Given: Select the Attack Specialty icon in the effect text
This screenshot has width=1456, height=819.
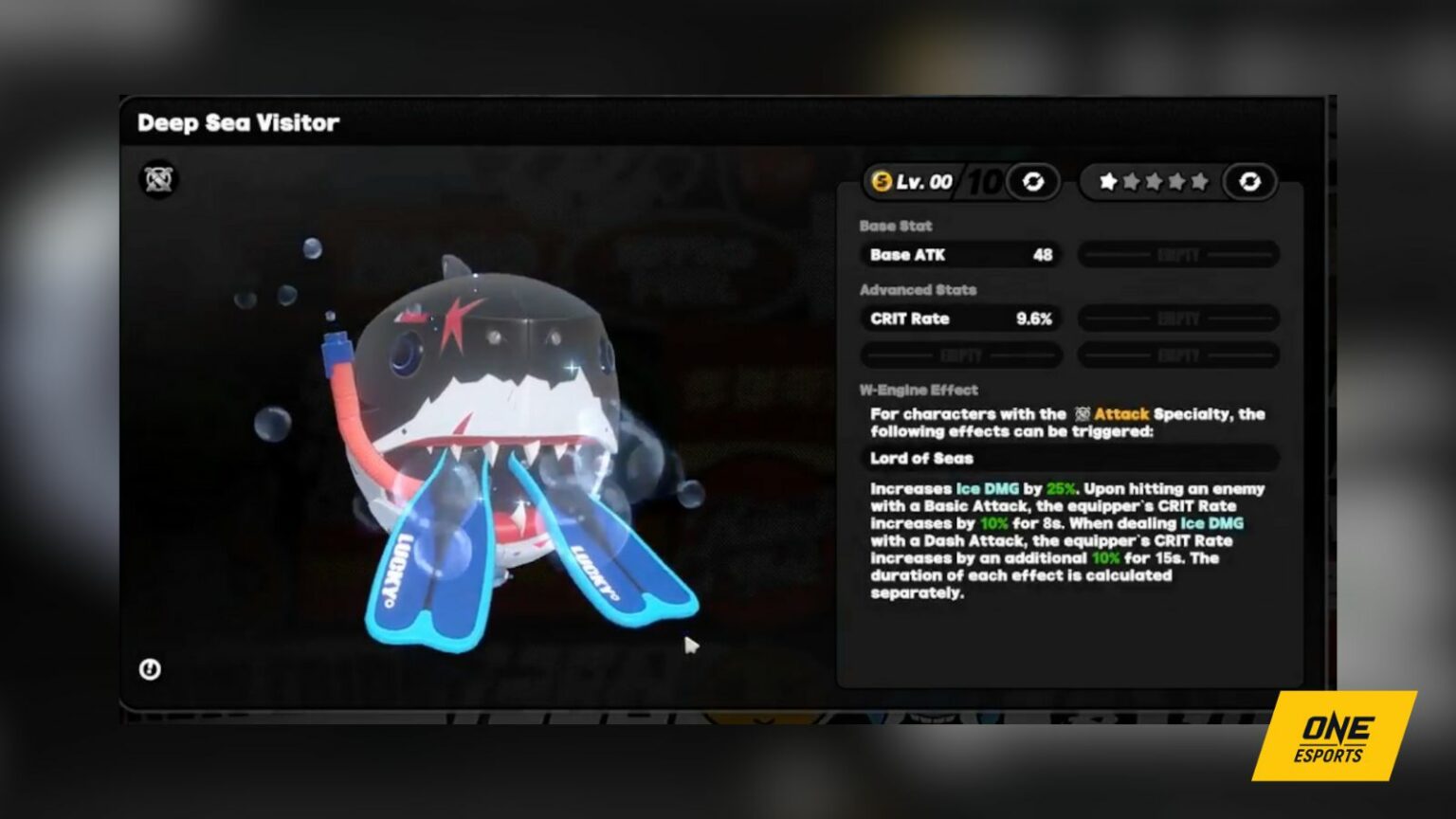Looking at the screenshot, I should 1083,413.
